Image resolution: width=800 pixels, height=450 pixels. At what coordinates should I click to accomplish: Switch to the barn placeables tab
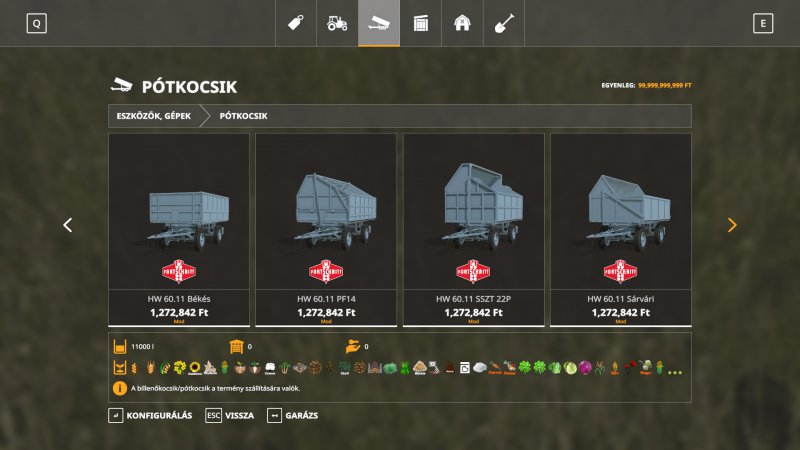coord(462,22)
